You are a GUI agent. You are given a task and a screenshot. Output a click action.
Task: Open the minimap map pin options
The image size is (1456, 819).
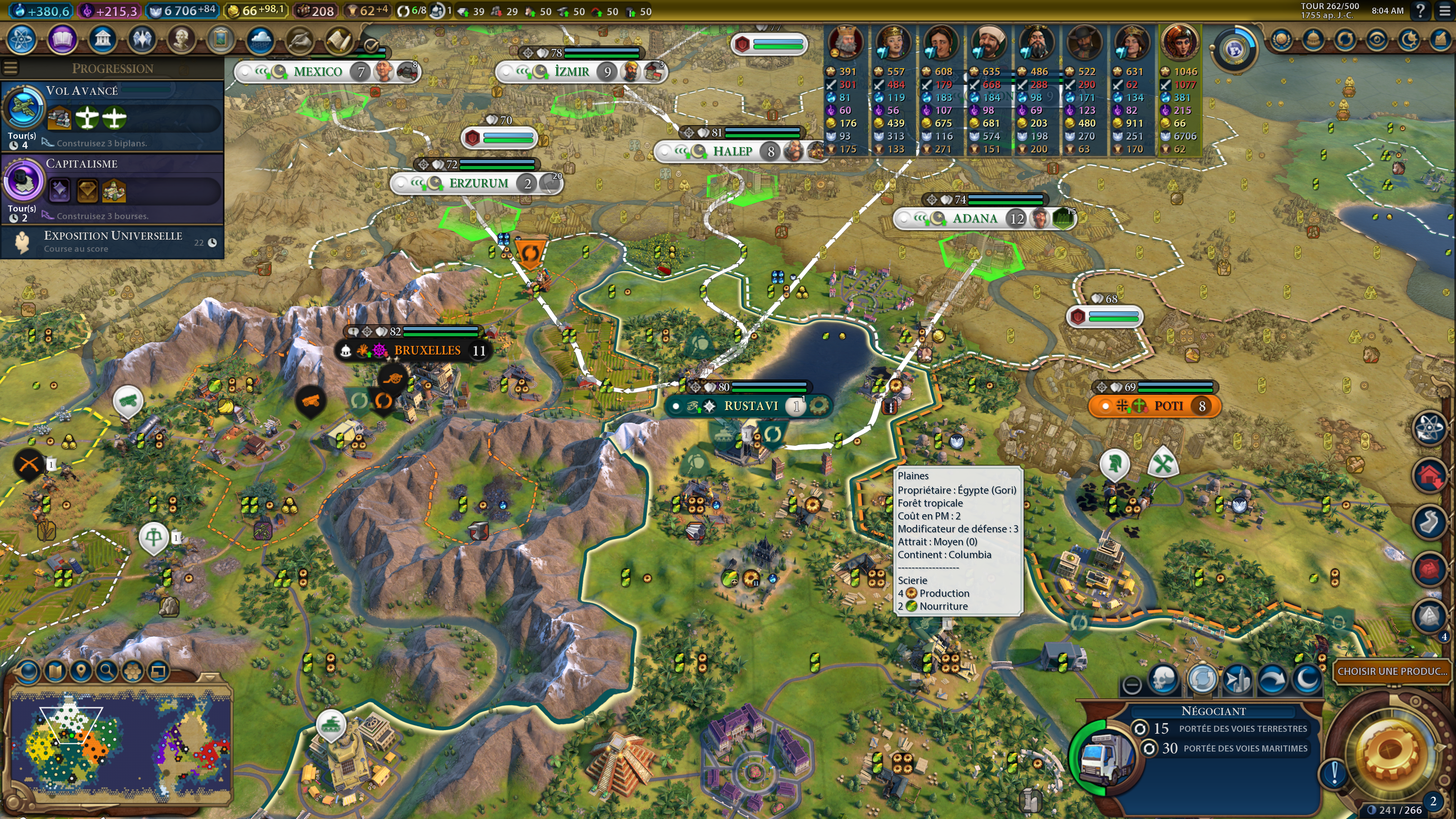tap(81, 672)
